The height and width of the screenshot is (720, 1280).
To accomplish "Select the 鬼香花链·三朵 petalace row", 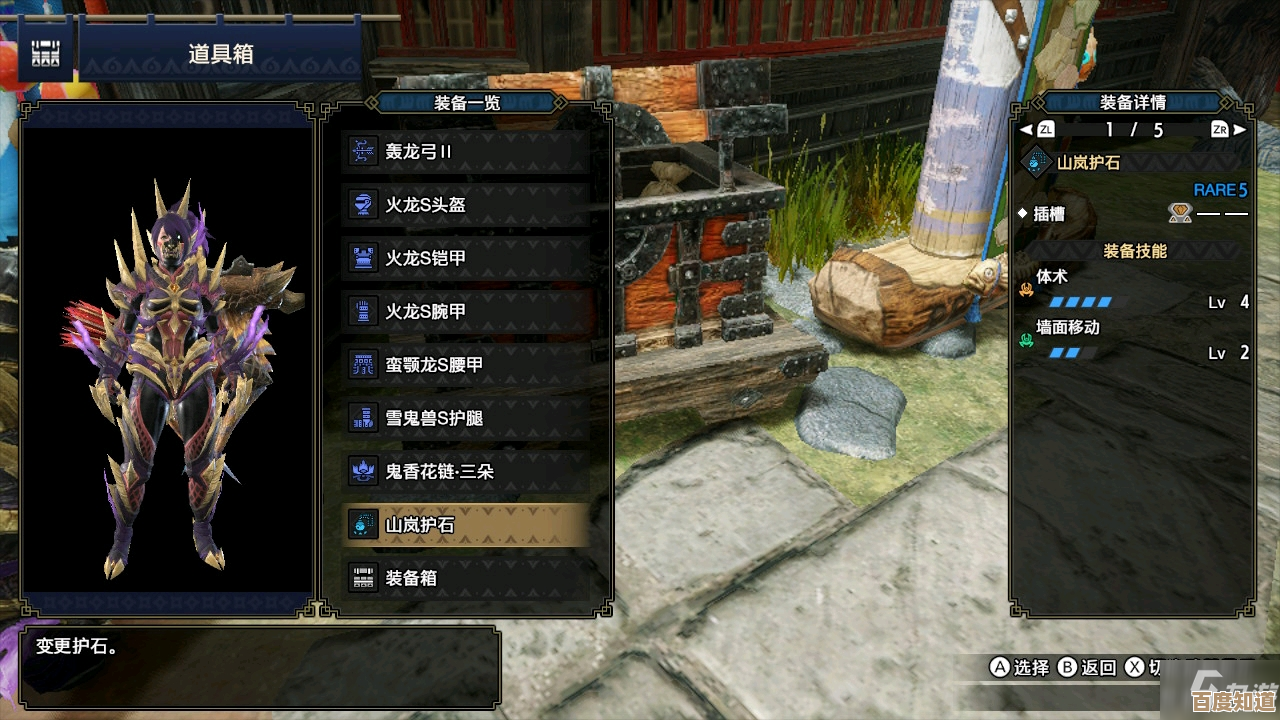I will (x=466, y=471).
